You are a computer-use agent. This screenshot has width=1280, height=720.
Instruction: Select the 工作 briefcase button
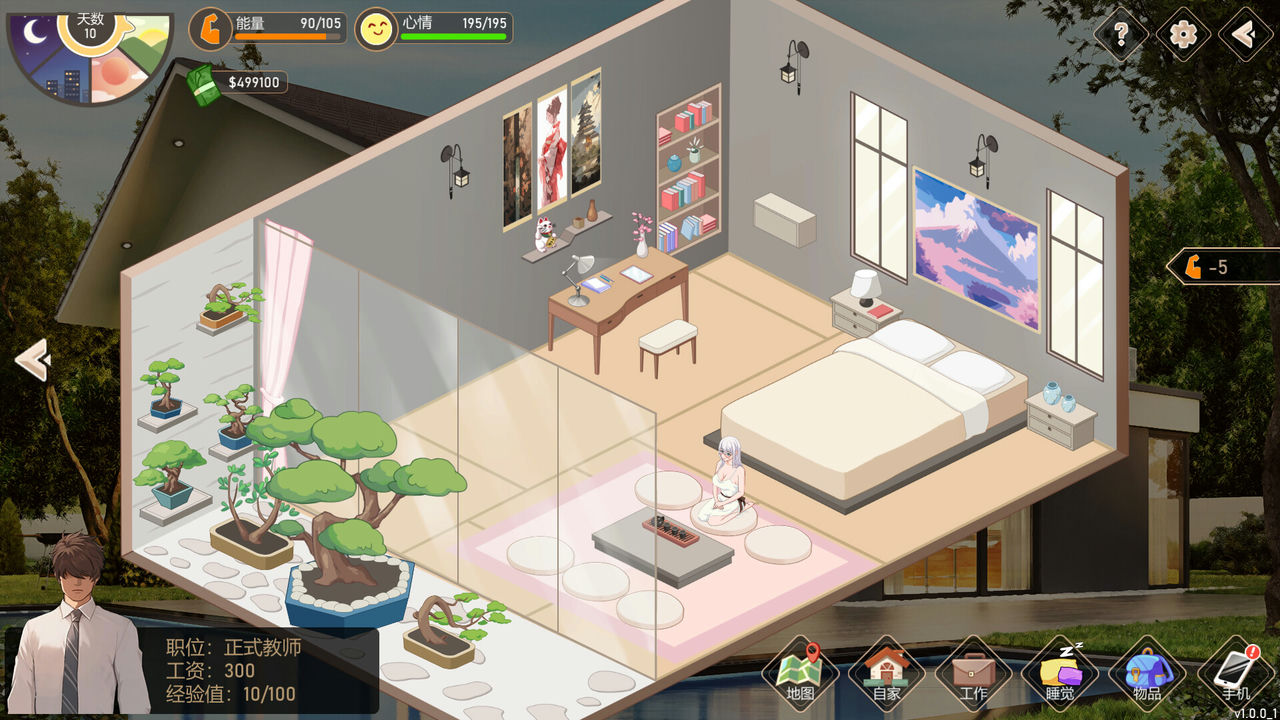click(x=973, y=673)
